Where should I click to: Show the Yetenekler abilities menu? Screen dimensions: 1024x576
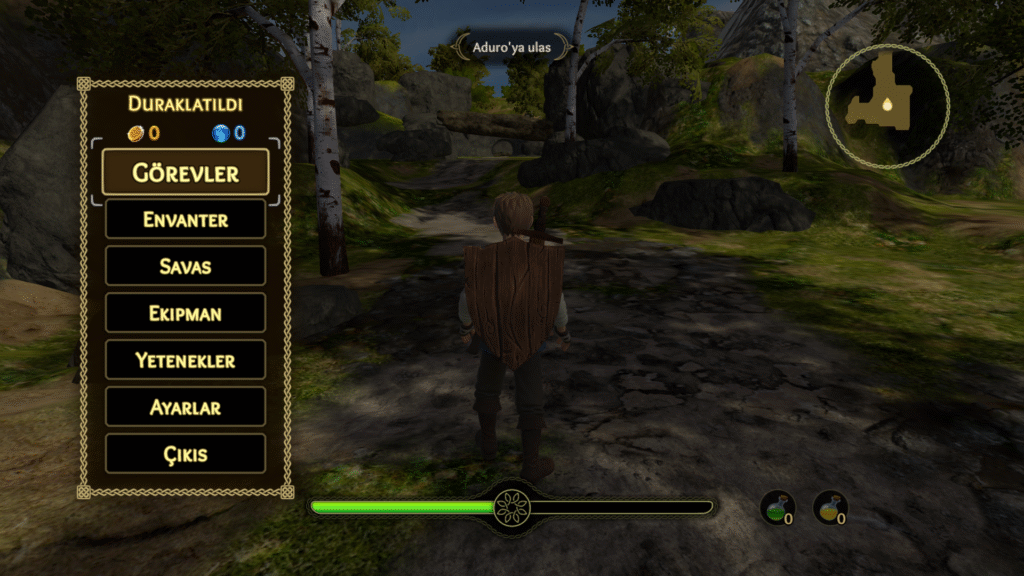[x=185, y=360]
